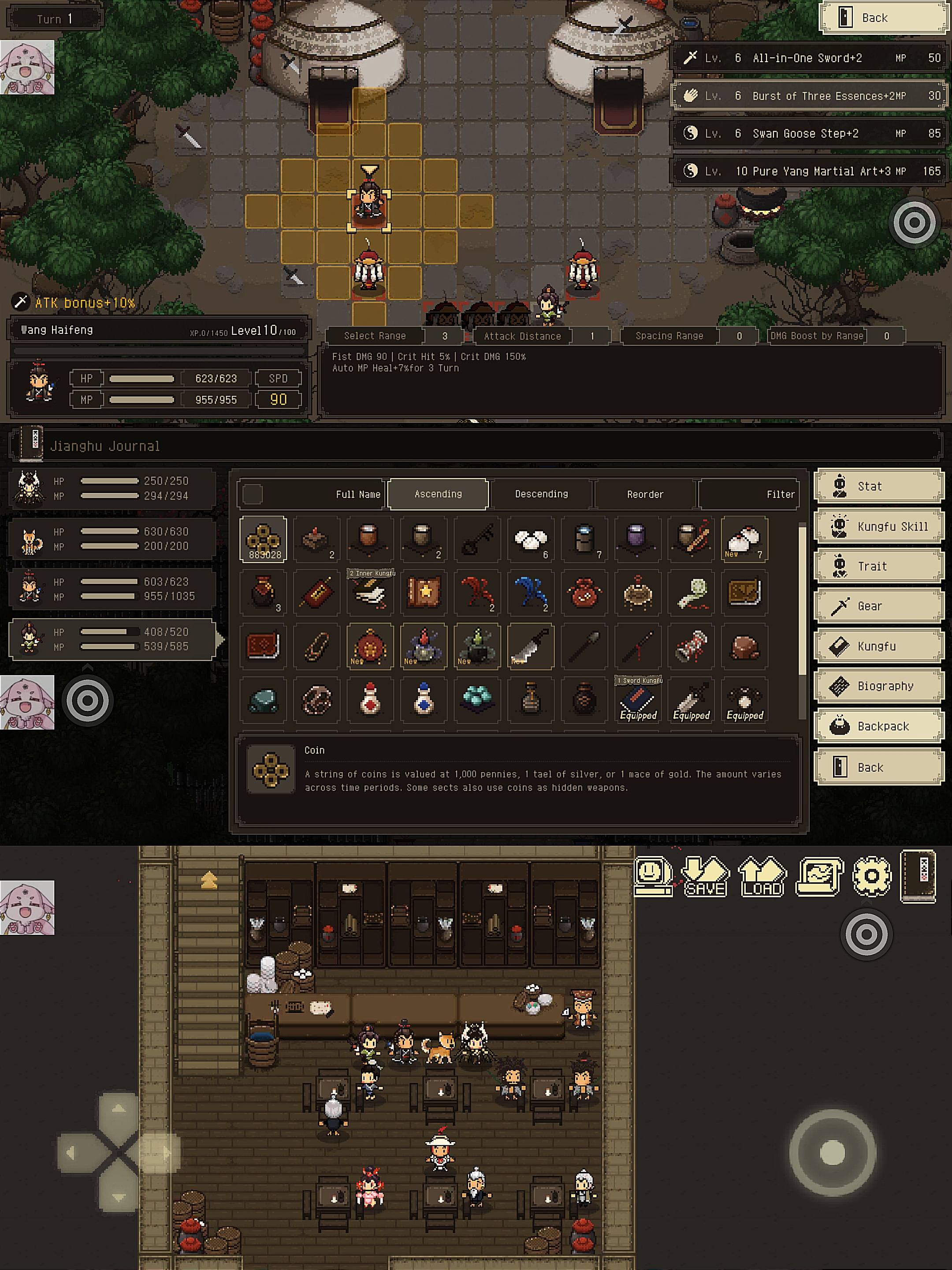Click the Reorder button

(645, 494)
